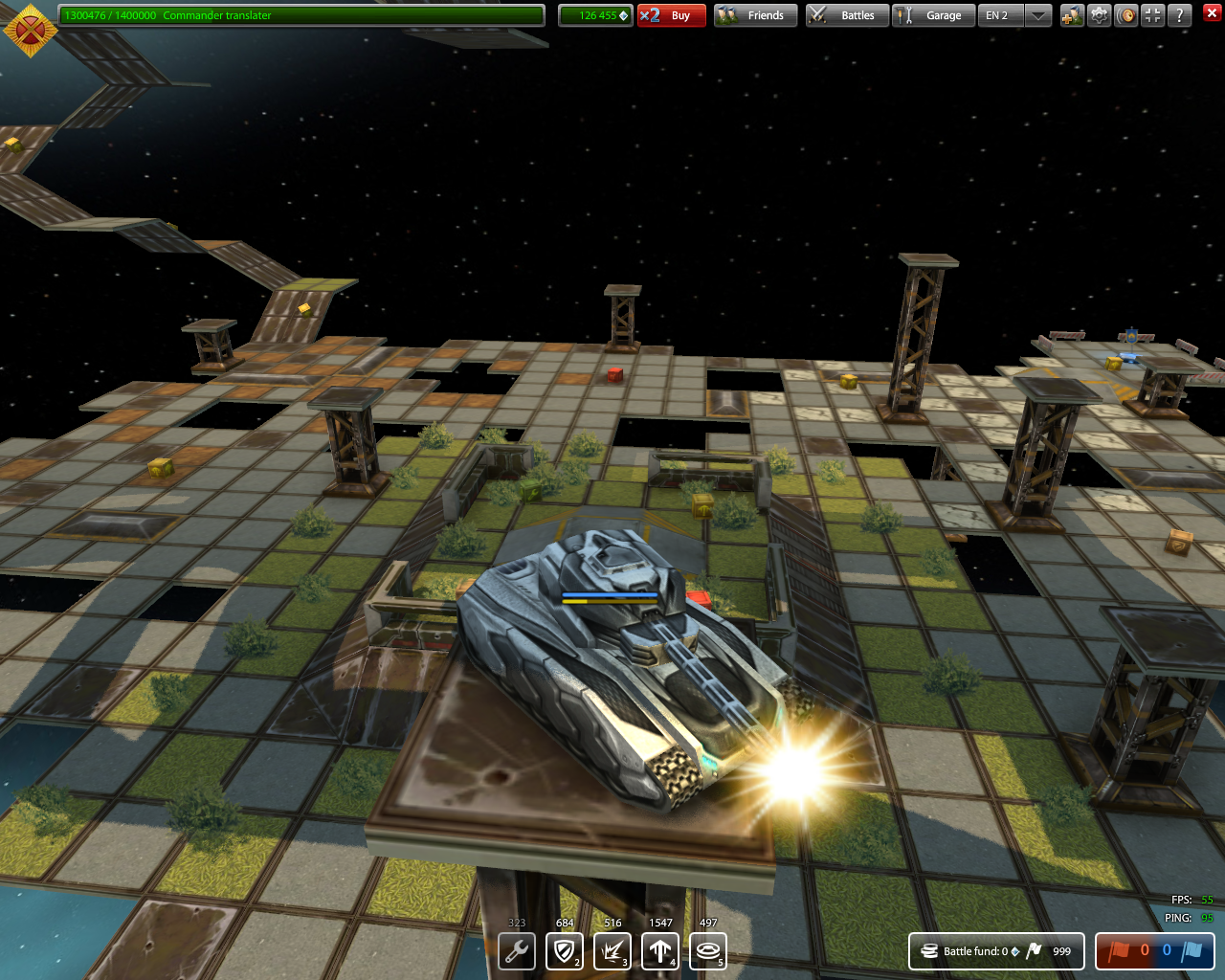Open the x2 Buy crystals shop

pos(671,15)
